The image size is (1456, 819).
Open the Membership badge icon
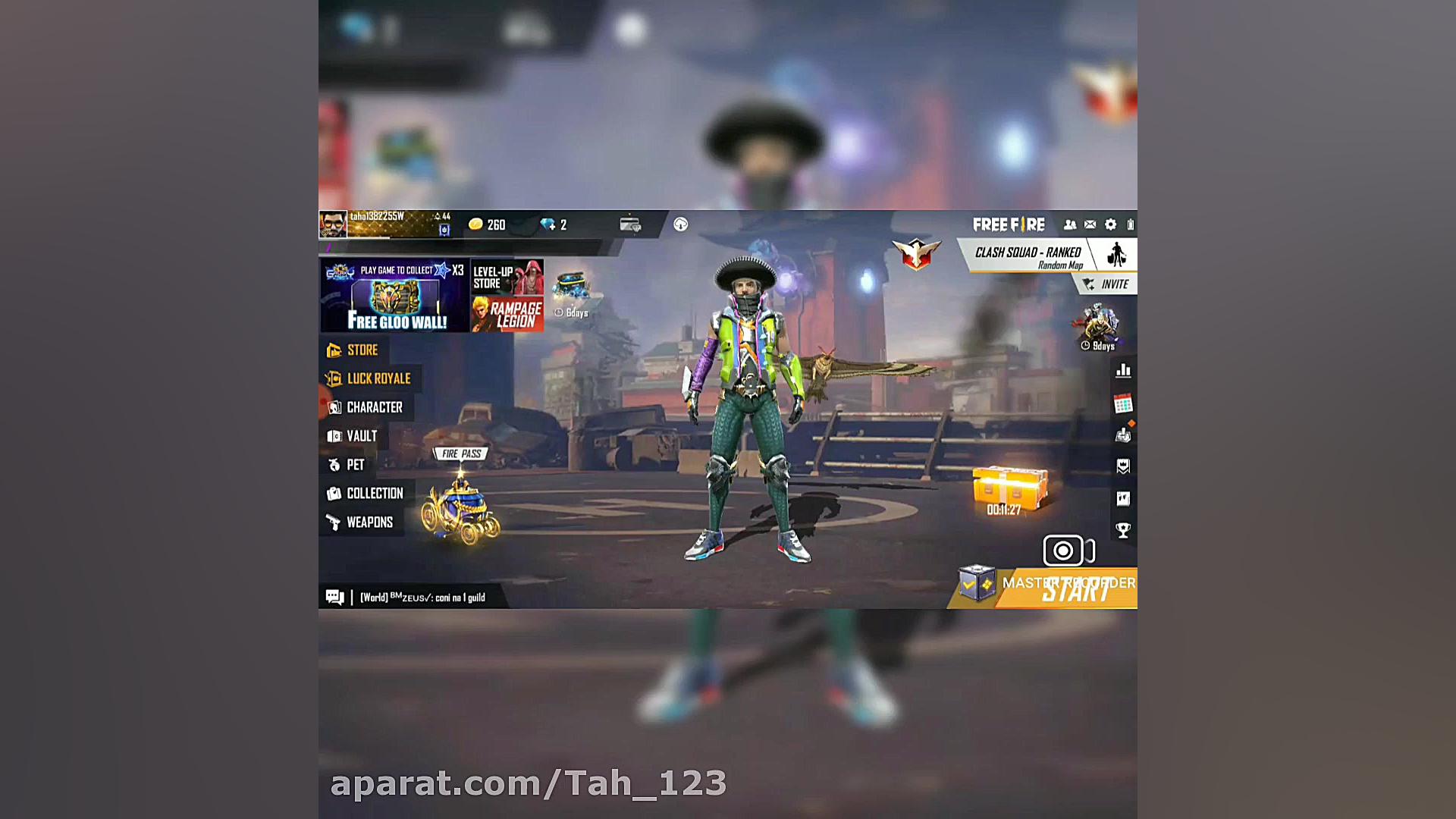pyautogui.click(x=1123, y=465)
